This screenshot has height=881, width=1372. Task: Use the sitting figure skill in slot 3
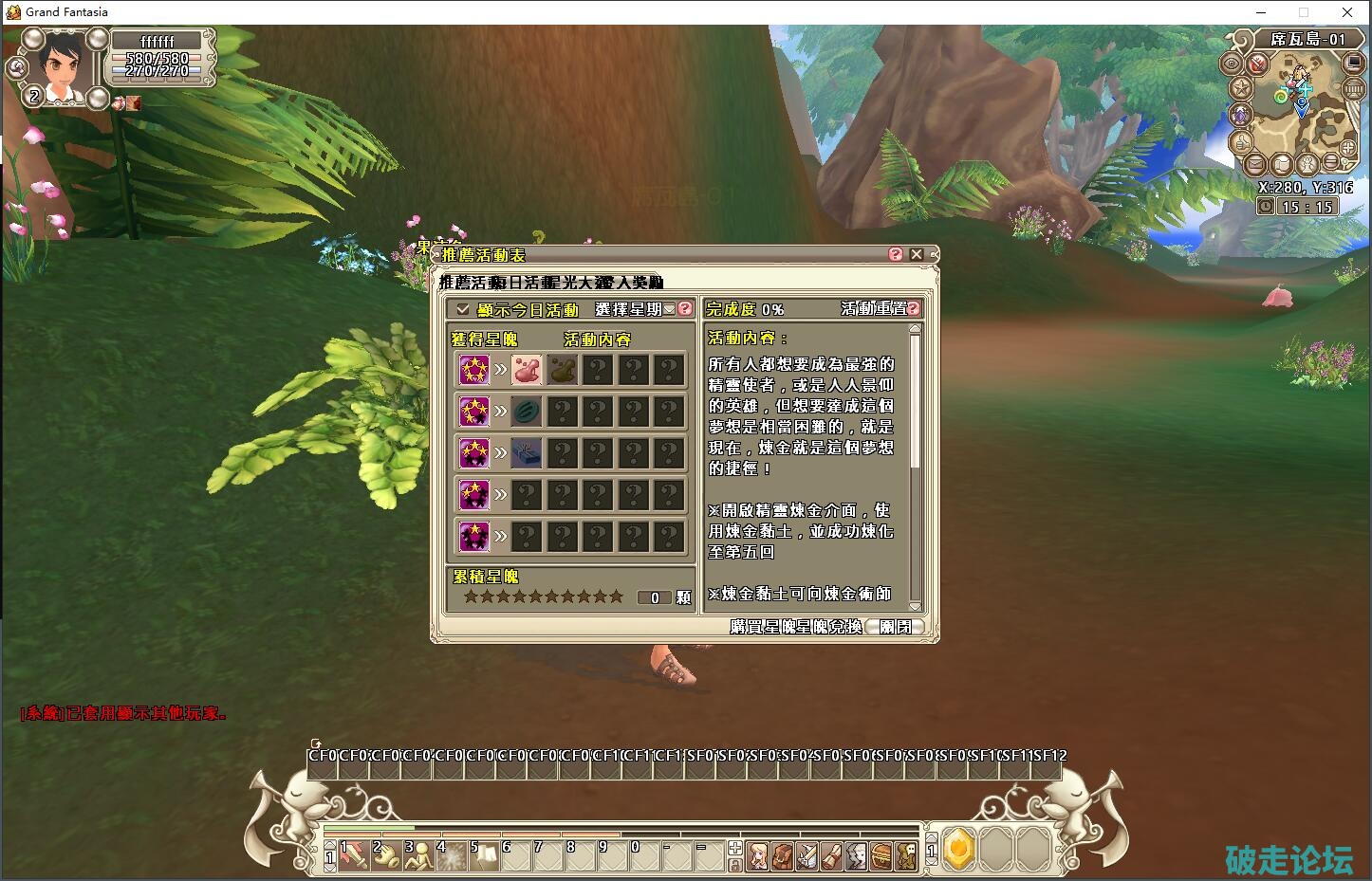click(418, 855)
